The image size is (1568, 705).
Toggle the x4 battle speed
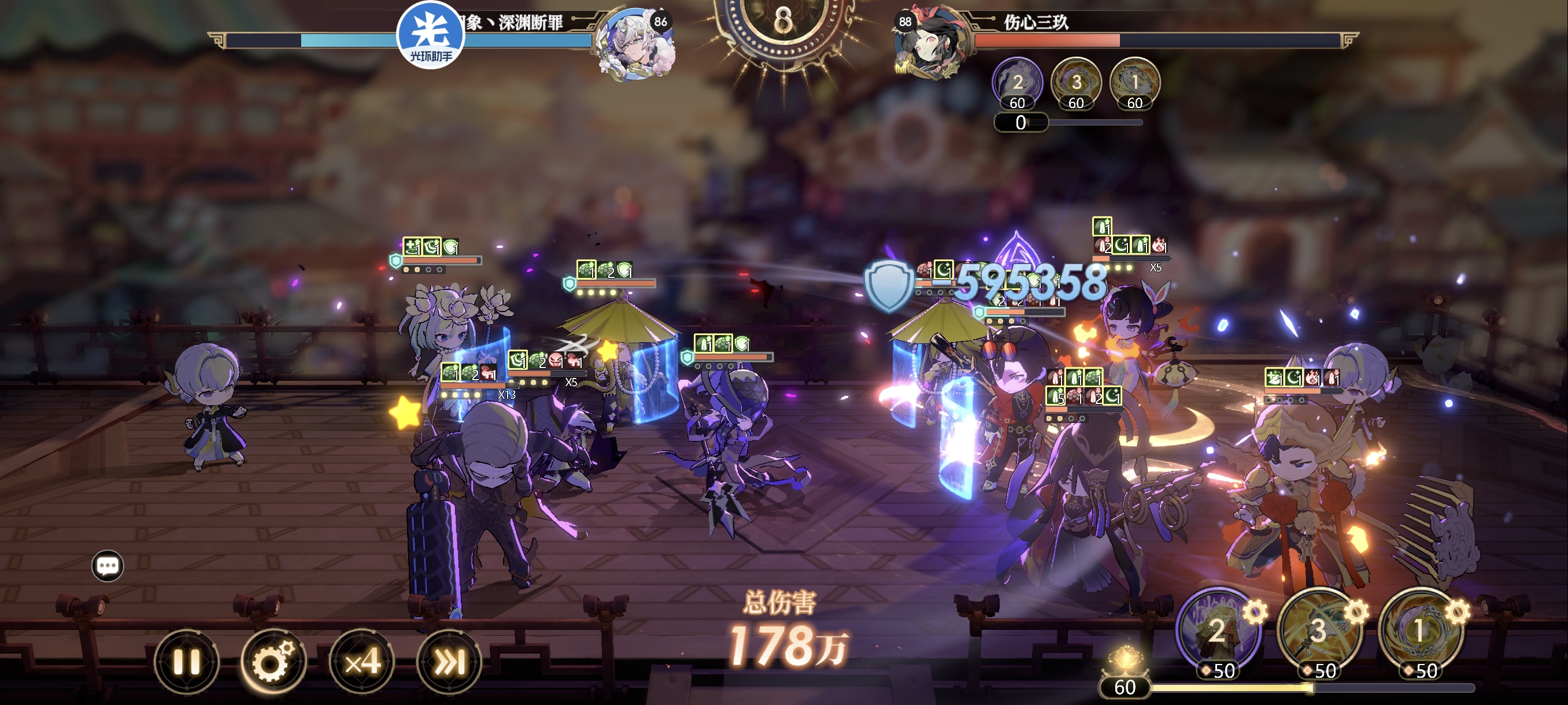(x=362, y=662)
